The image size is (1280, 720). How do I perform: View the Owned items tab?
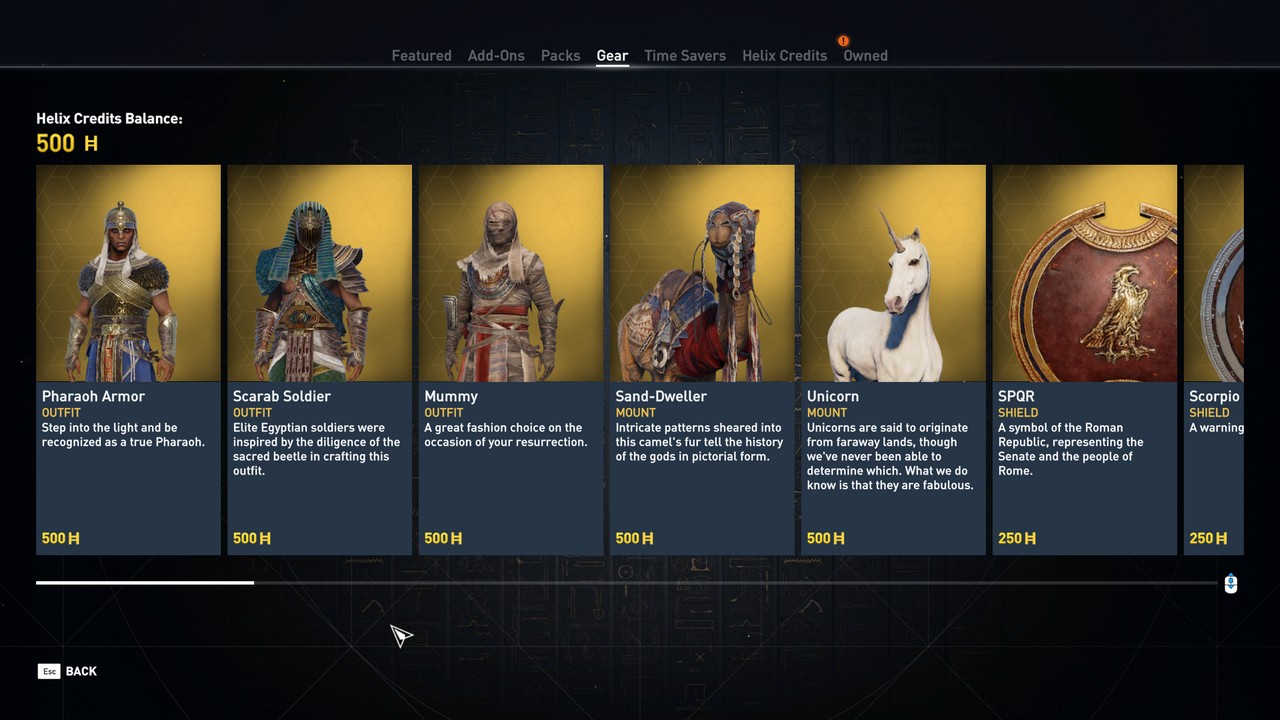click(865, 56)
